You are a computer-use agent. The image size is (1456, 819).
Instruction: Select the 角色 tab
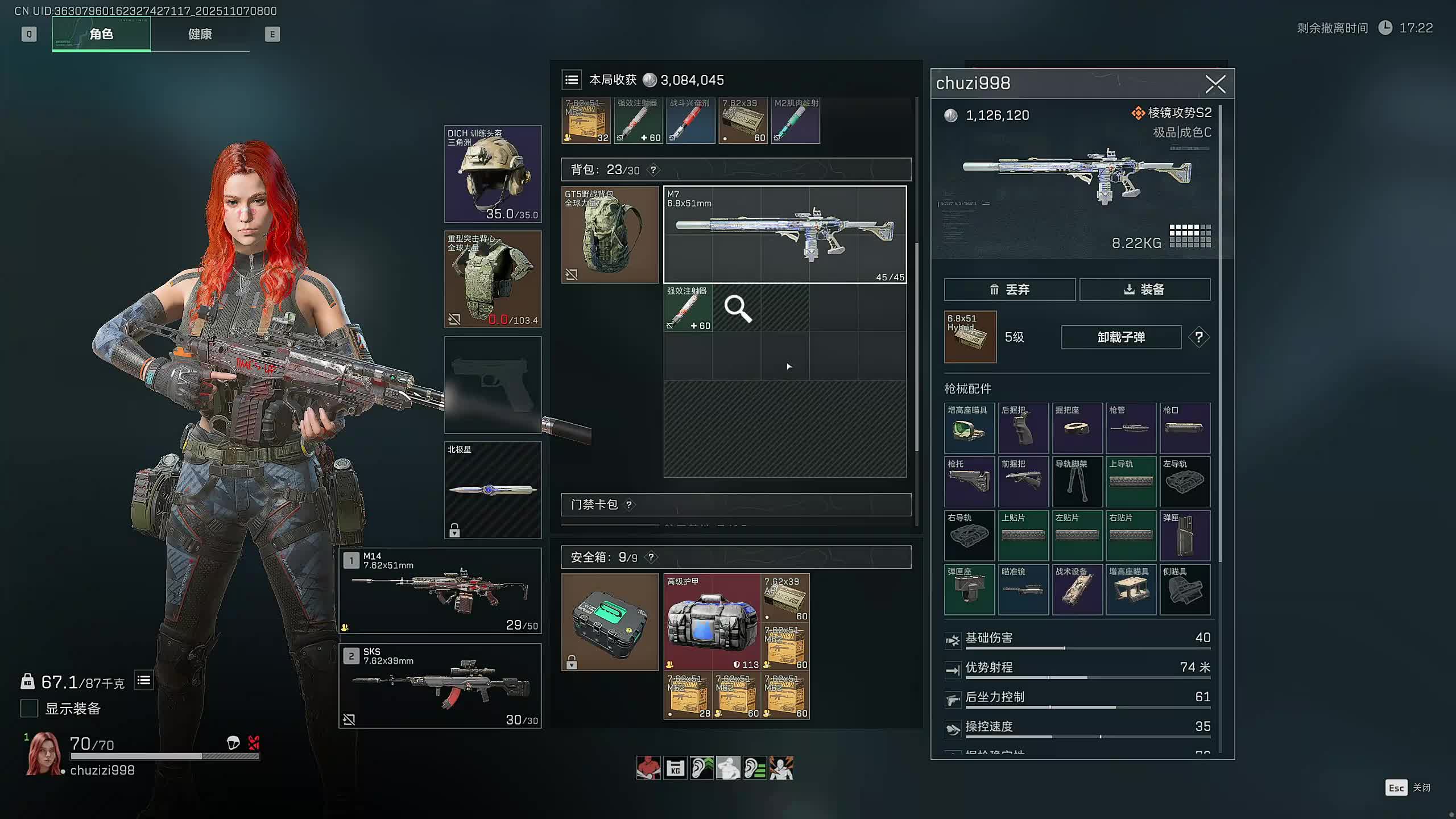click(101, 35)
